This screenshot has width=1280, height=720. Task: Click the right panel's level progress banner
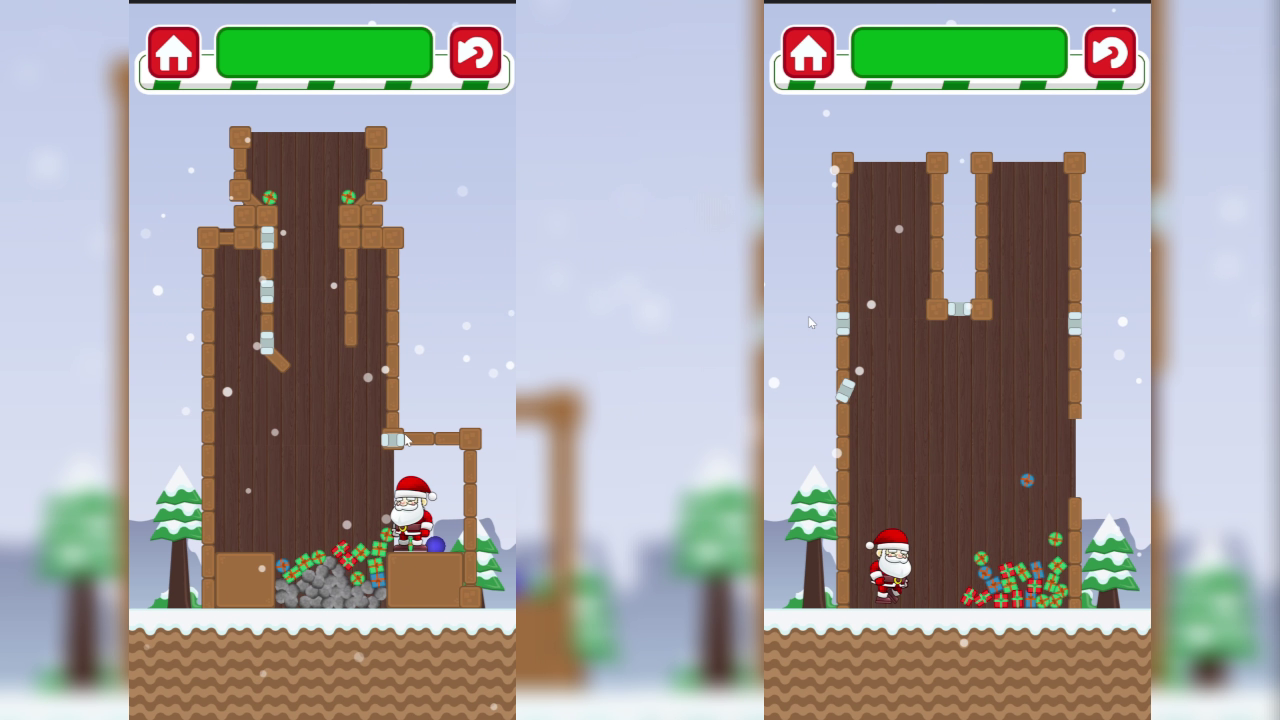pos(960,50)
